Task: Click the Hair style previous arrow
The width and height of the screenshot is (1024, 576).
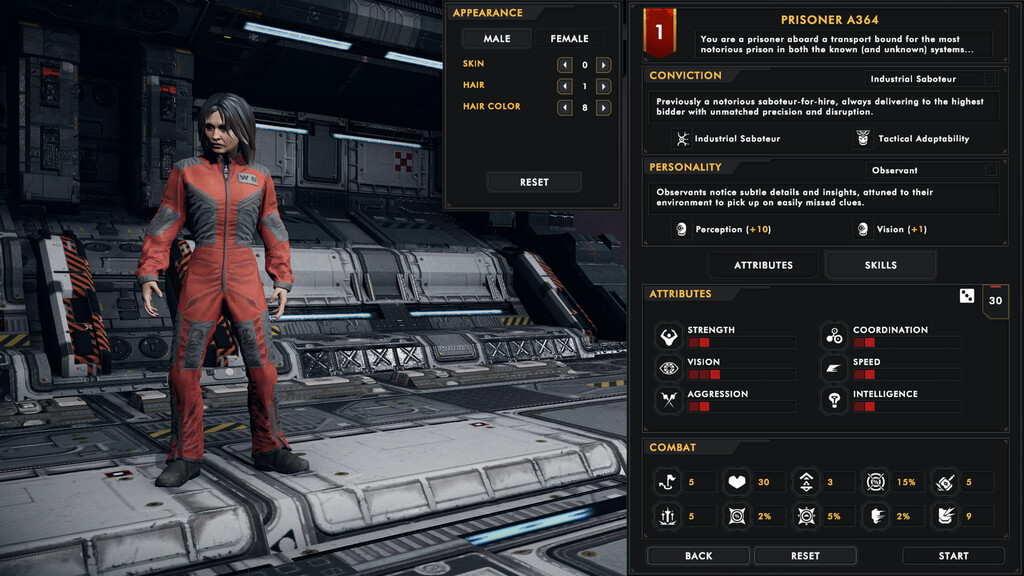Action: (565, 86)
